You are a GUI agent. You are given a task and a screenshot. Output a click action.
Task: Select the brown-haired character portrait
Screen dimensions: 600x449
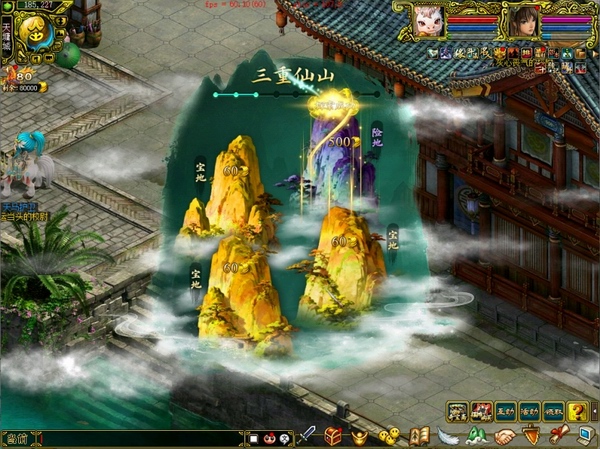pos(520,21)
